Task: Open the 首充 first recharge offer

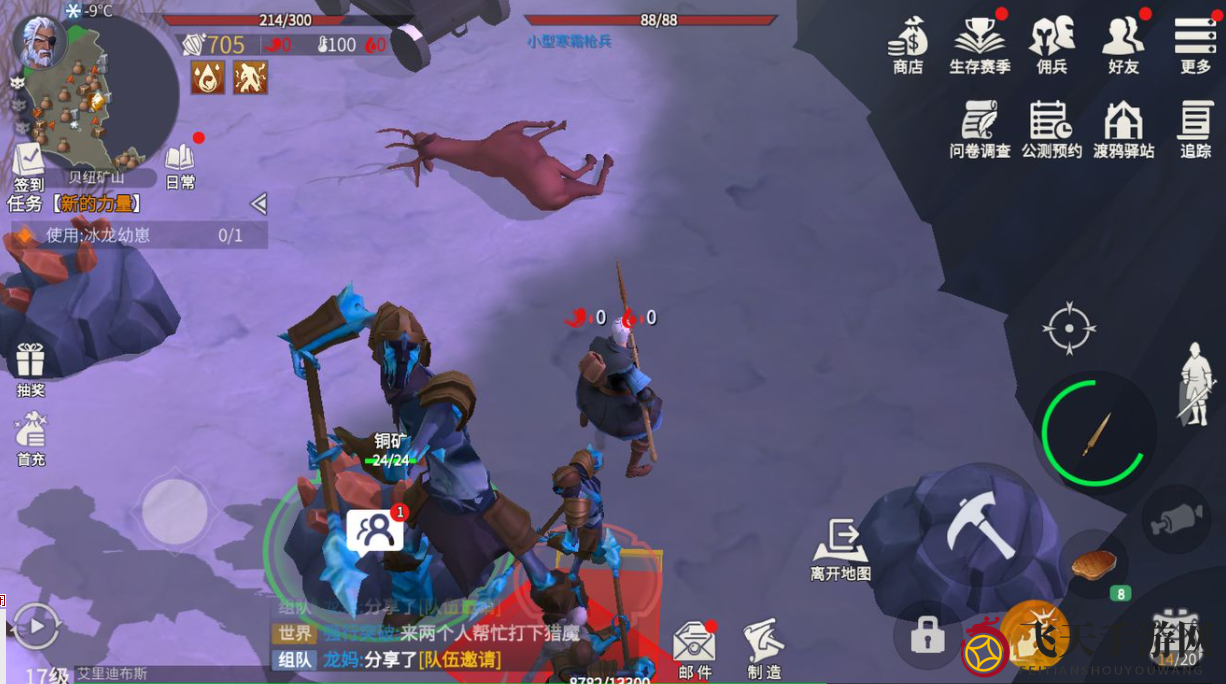Action: pos(30,437)
